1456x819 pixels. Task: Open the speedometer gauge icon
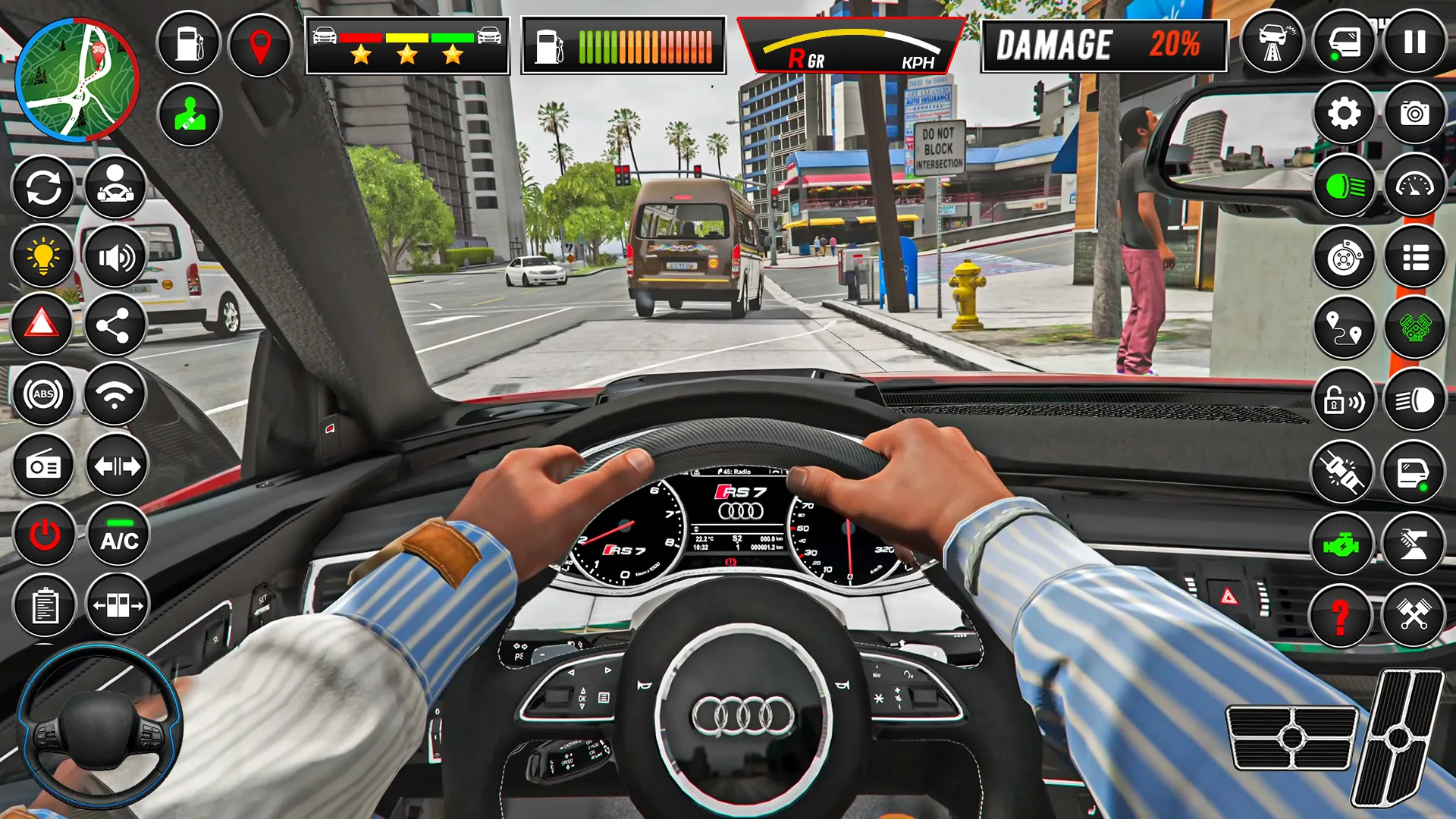1415,184
